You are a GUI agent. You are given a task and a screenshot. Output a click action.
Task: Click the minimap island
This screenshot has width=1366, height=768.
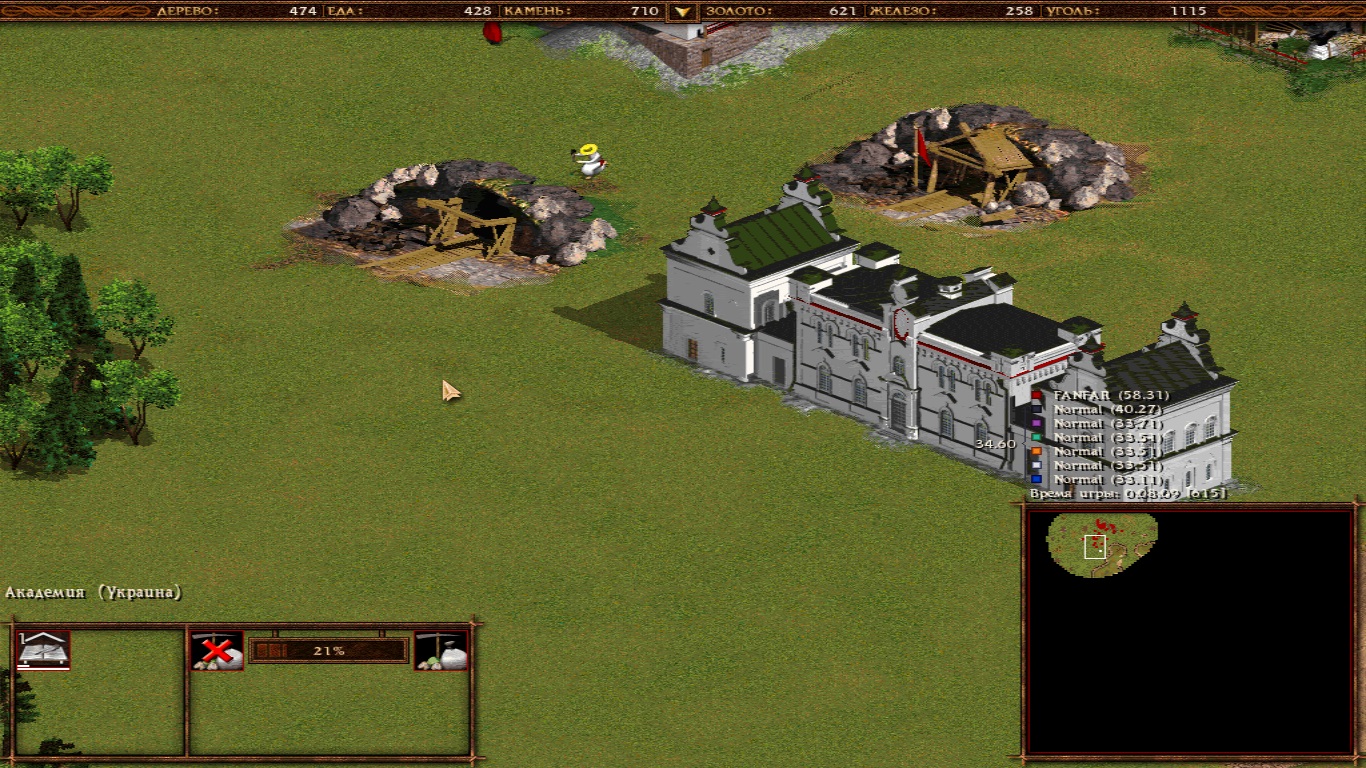[1102, 543]
